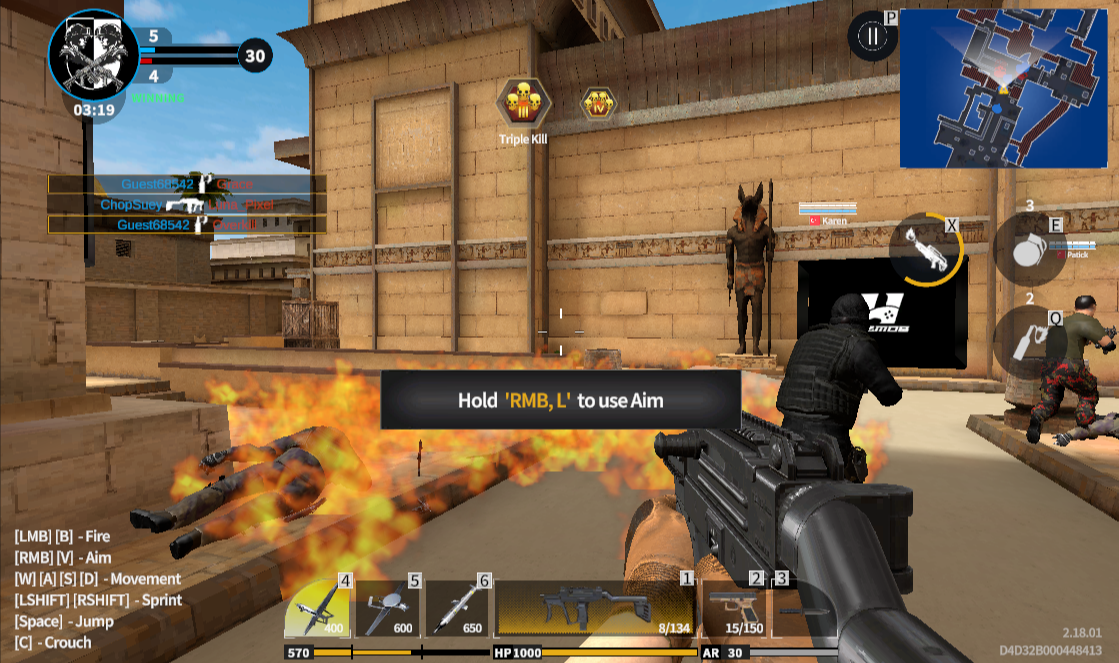Launch the 650-point missile killstreak
Image resolution: width=1119 pixels, height=663 pixels.
(458, 609)
